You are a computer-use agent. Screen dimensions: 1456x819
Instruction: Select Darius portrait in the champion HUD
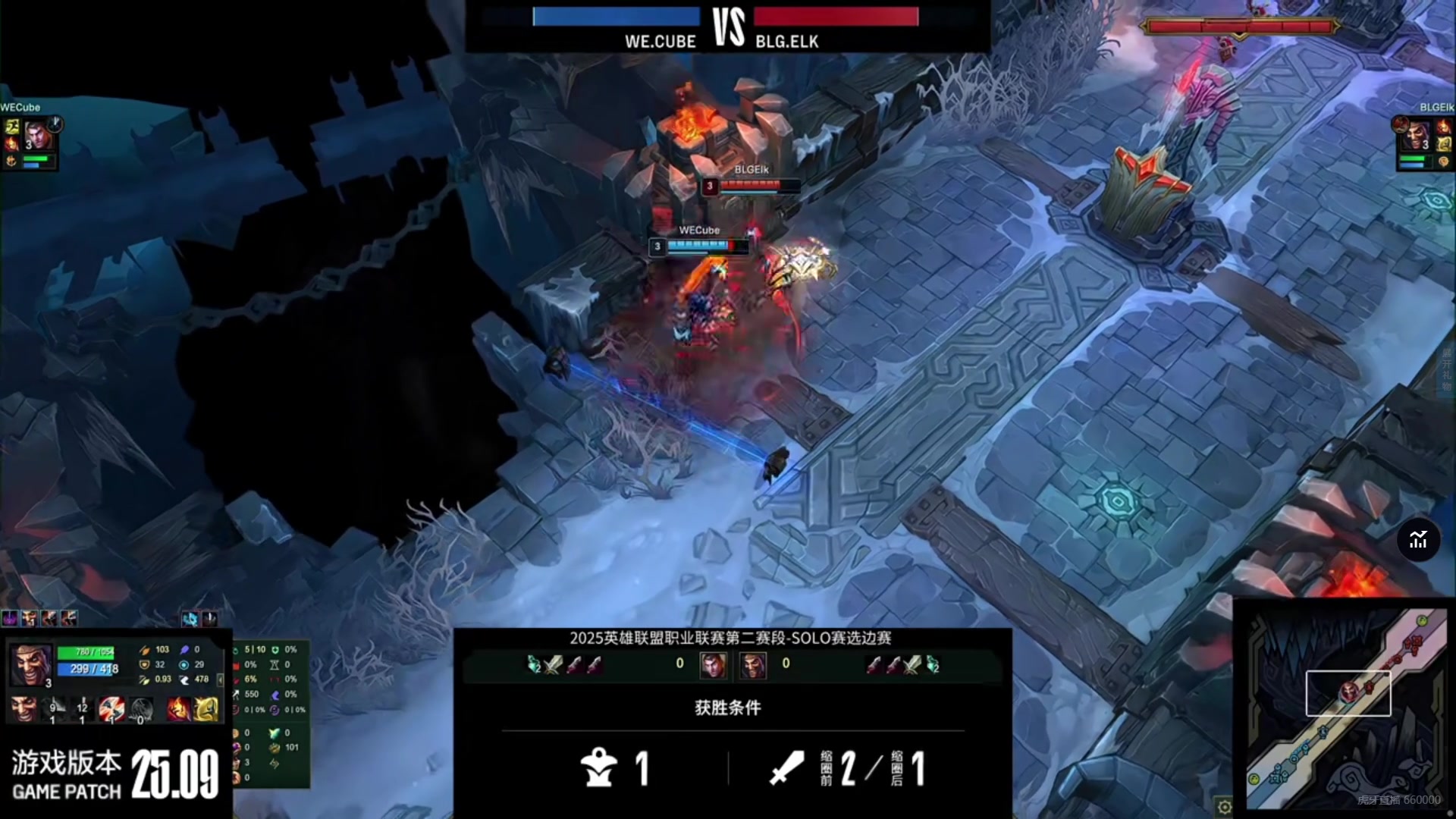click(x=31, y=665)
